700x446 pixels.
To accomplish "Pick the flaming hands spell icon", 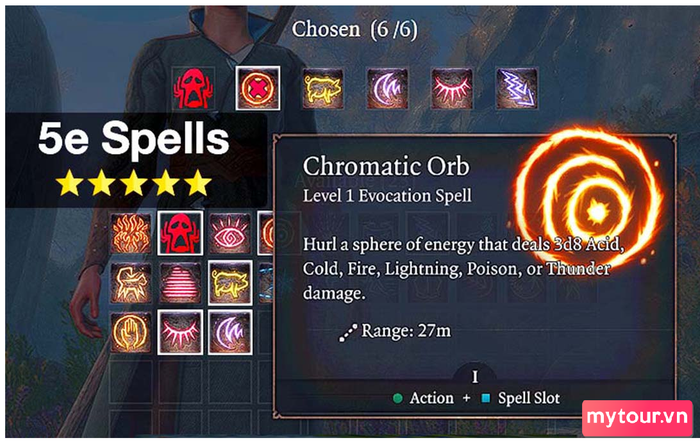I will click(x=132, y=232).
